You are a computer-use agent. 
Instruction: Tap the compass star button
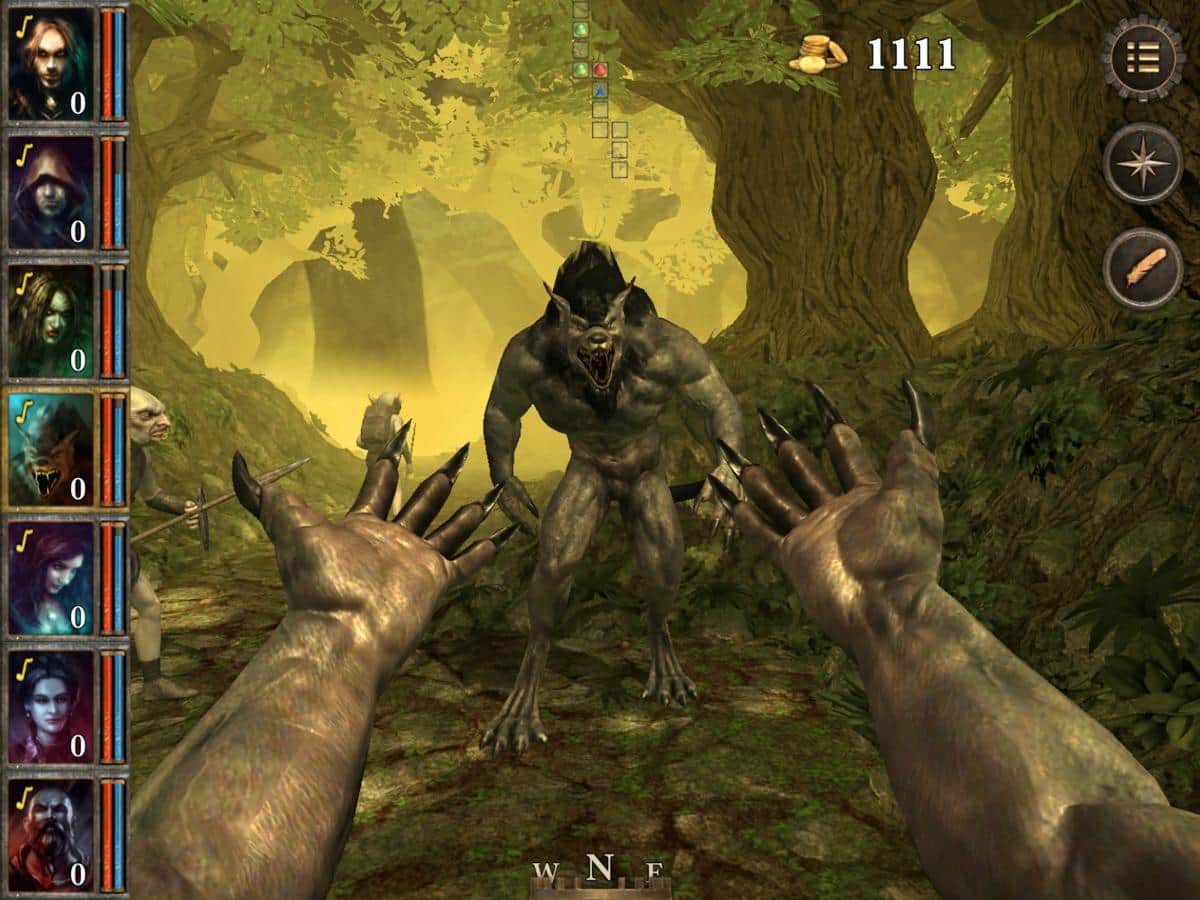click(x=1143, y=163)
